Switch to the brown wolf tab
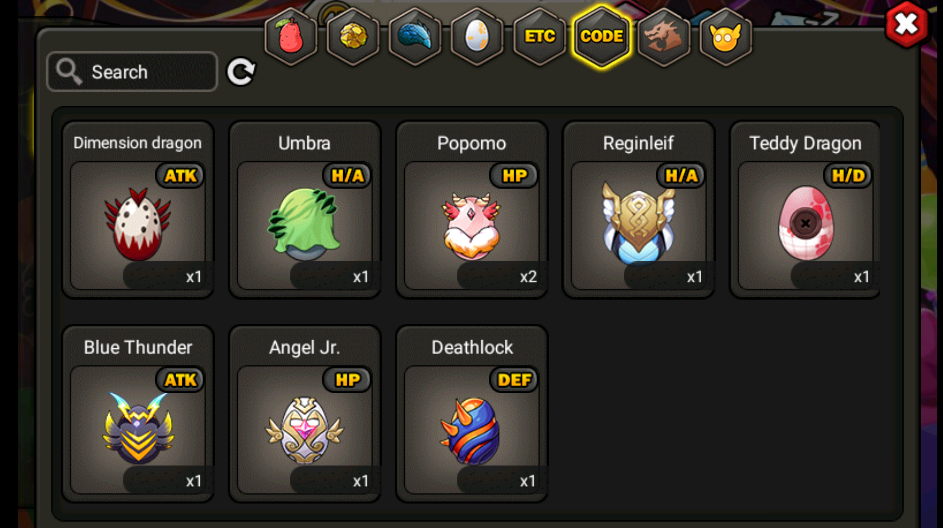Screen dimensions: 943x528 coord(664,37)
